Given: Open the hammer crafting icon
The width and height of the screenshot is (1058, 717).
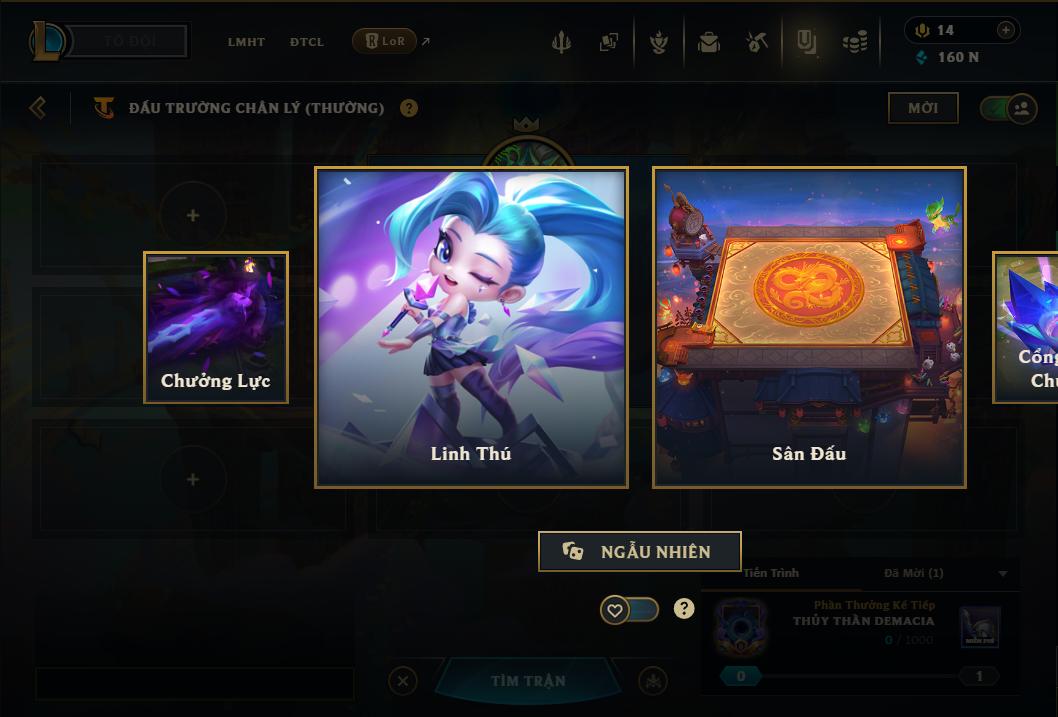Looking at the screenshot, I should pyautogui.click(x=757, y=42).
